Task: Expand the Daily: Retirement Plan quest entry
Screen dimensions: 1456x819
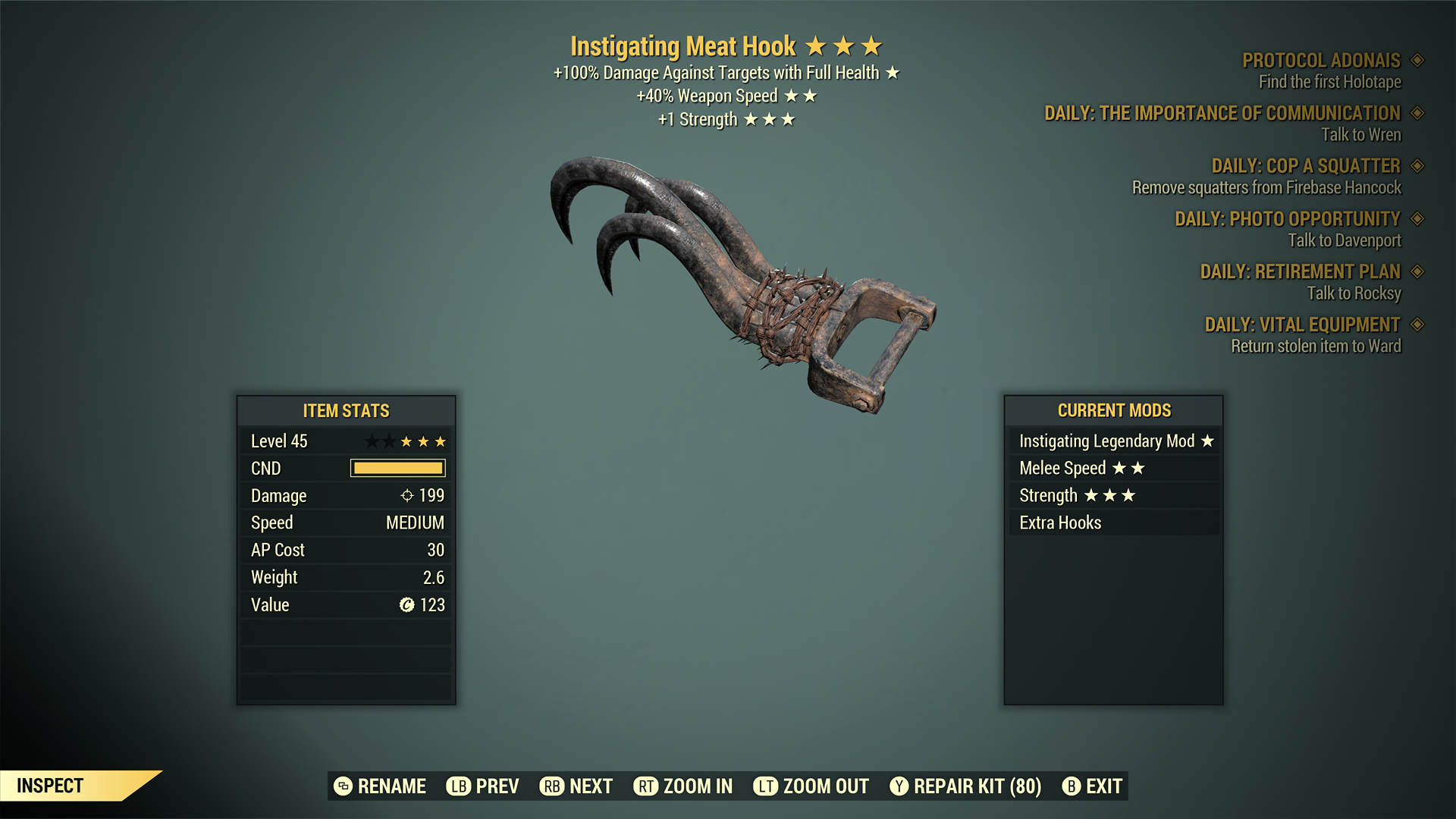Action: pos(1300,271)
